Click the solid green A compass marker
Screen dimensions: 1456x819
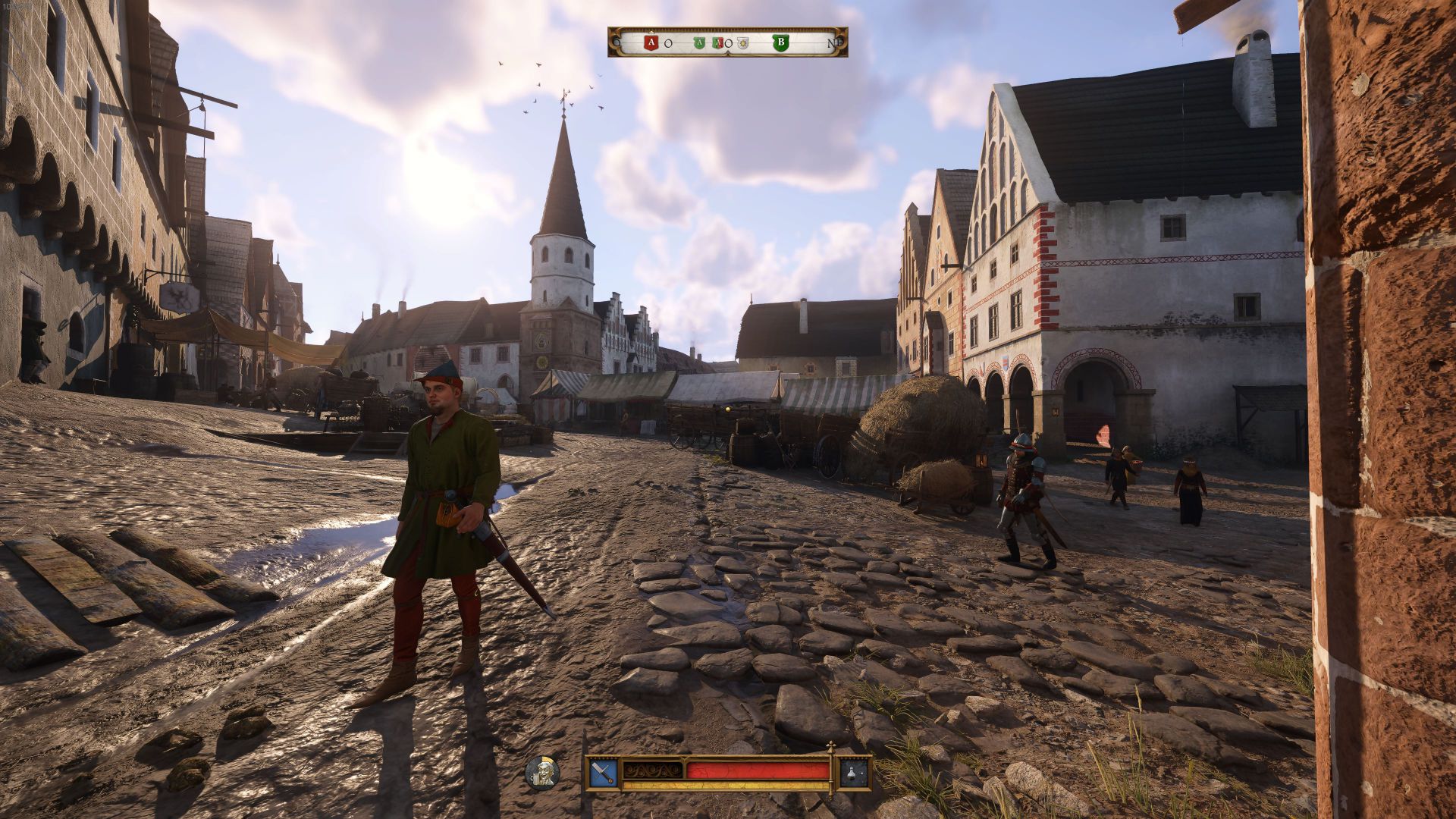tap(699, 43)
